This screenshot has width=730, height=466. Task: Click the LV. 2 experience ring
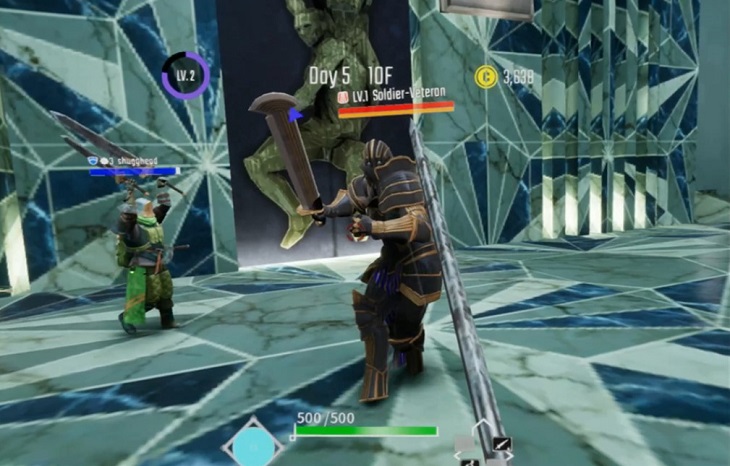[x=185, y=76]
